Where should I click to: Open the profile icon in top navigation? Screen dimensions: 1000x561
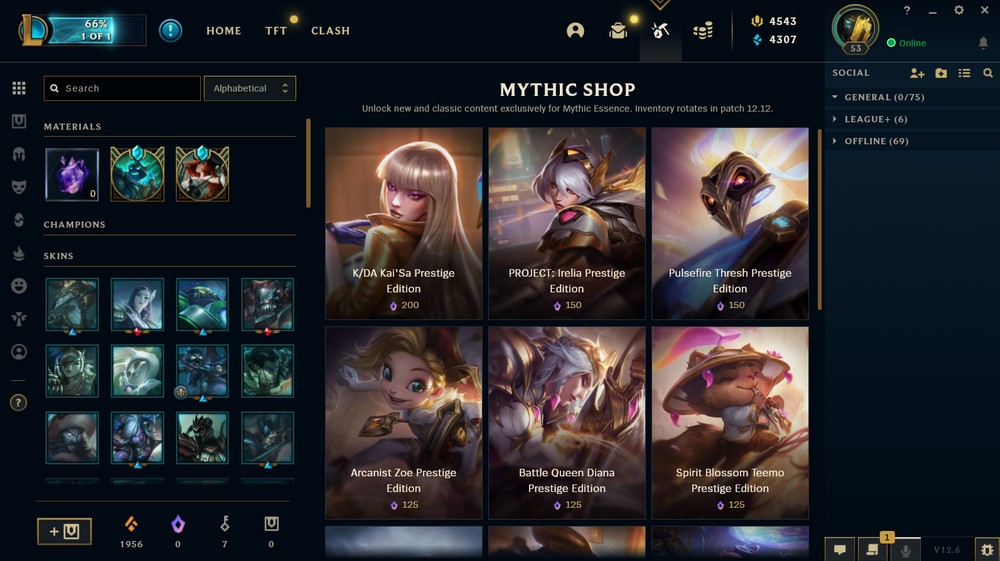click(x=575, y=31)
